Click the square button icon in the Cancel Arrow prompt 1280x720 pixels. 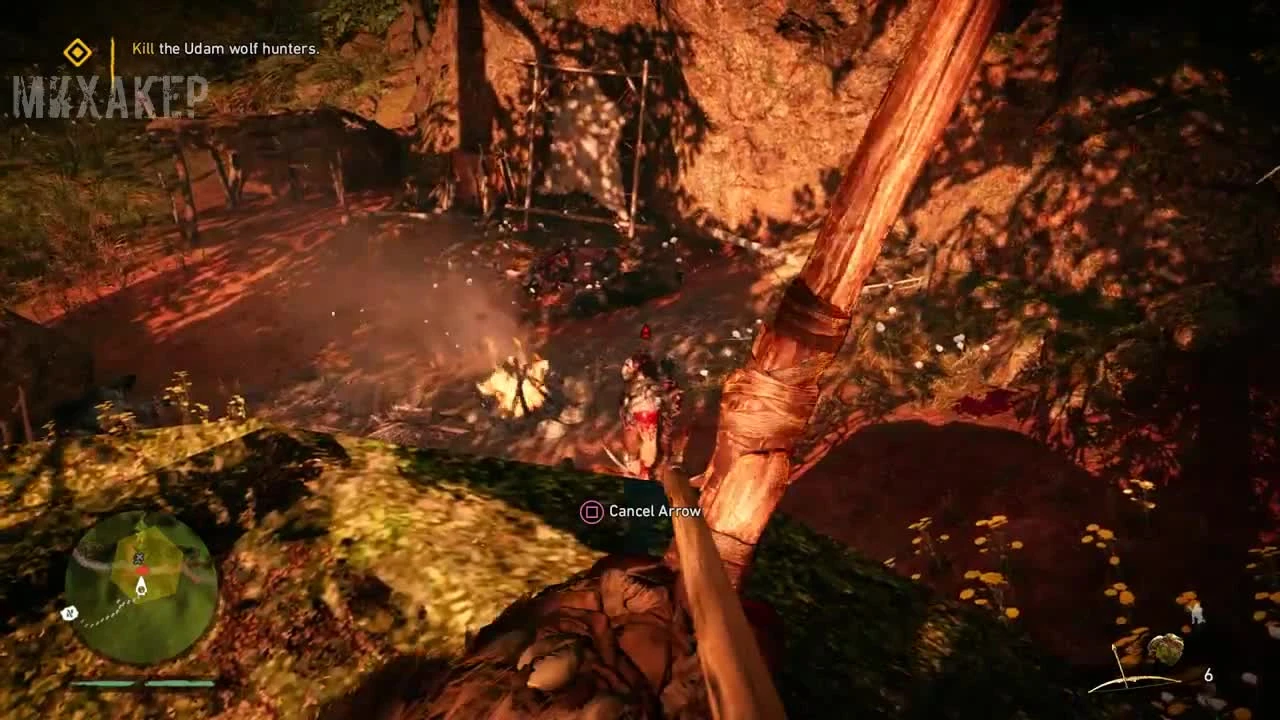(591, 510)
